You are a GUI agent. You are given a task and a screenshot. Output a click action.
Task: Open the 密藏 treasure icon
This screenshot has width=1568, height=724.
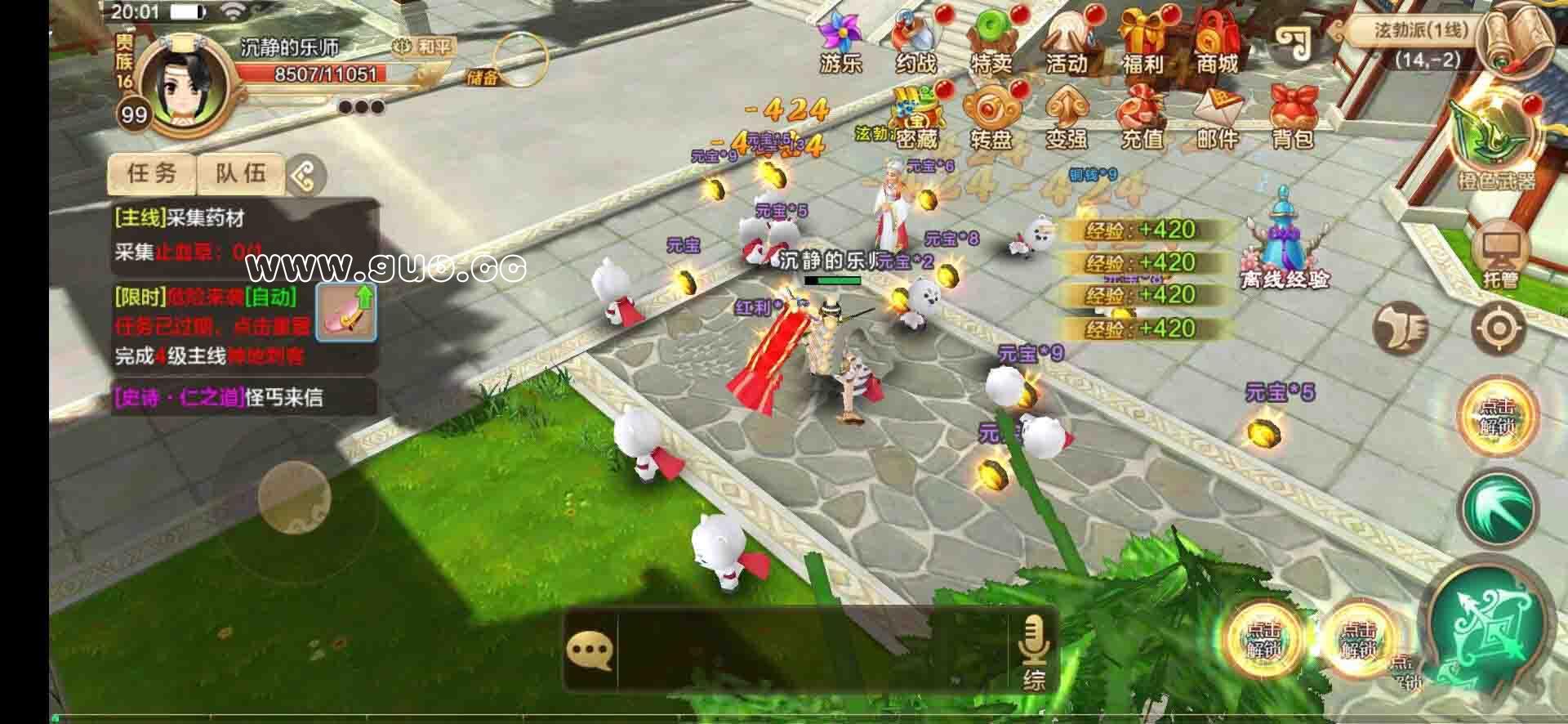pos(915,118)
